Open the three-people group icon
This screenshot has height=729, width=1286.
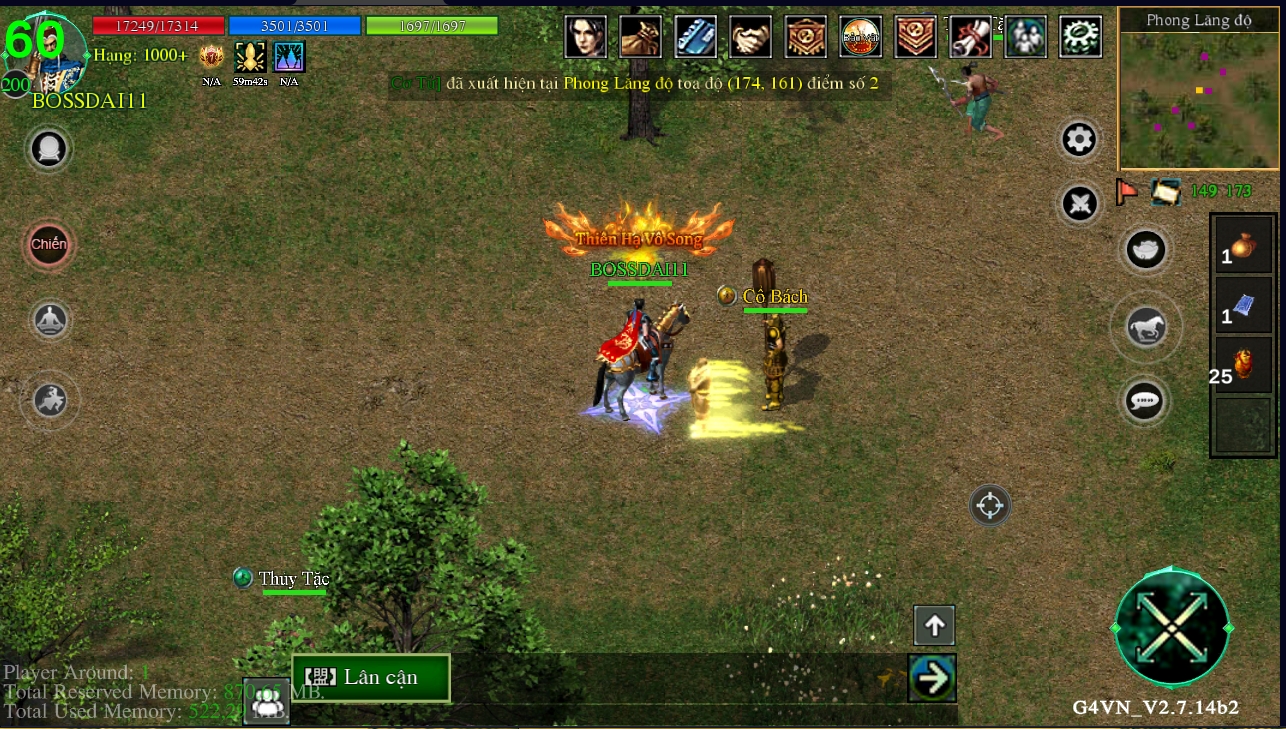point(1025,37)
